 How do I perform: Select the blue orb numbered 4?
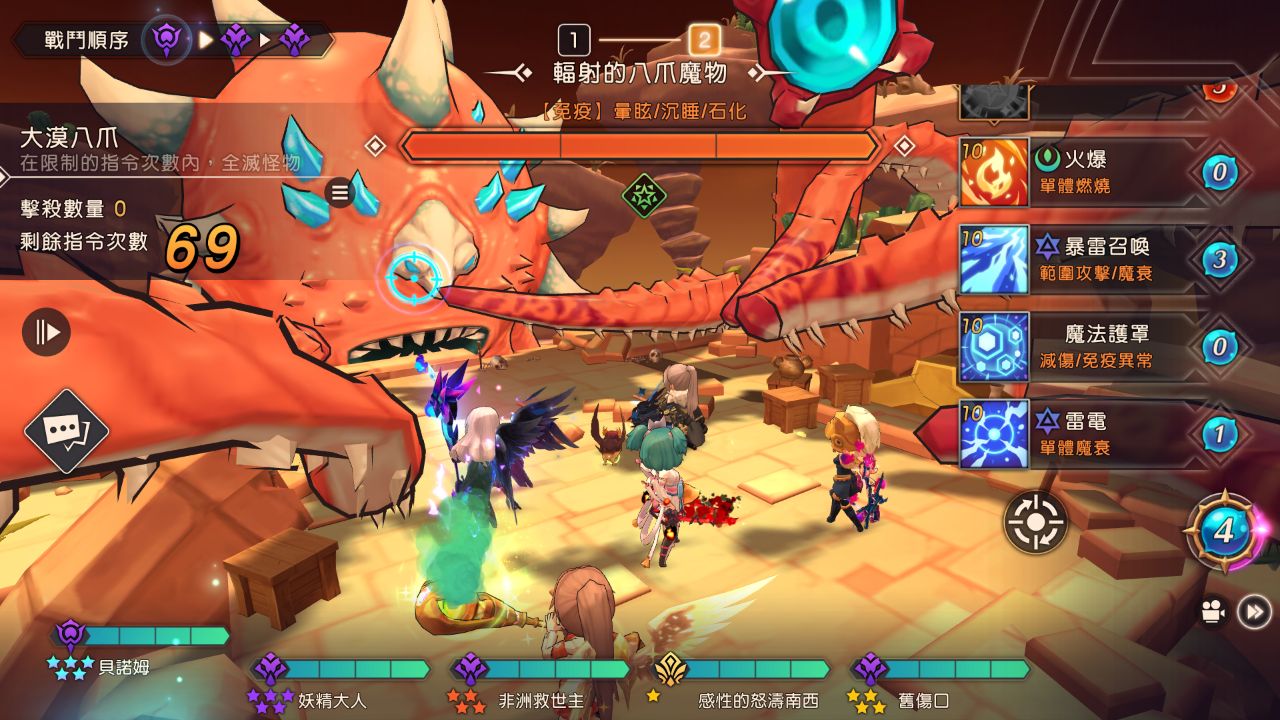(1224, 531)
